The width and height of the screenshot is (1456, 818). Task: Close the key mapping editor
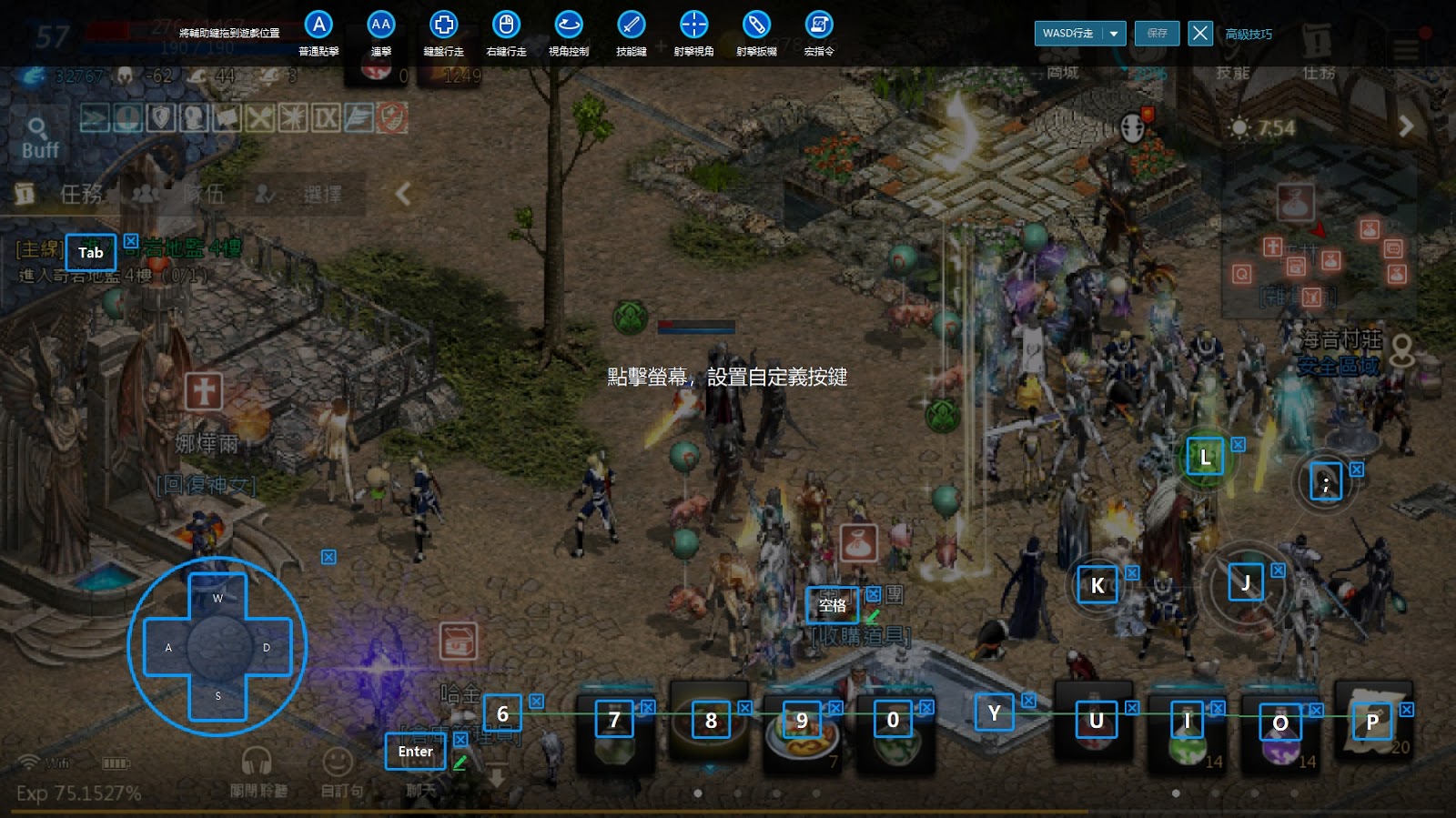pyautogui.click(x=1200, y=34)
